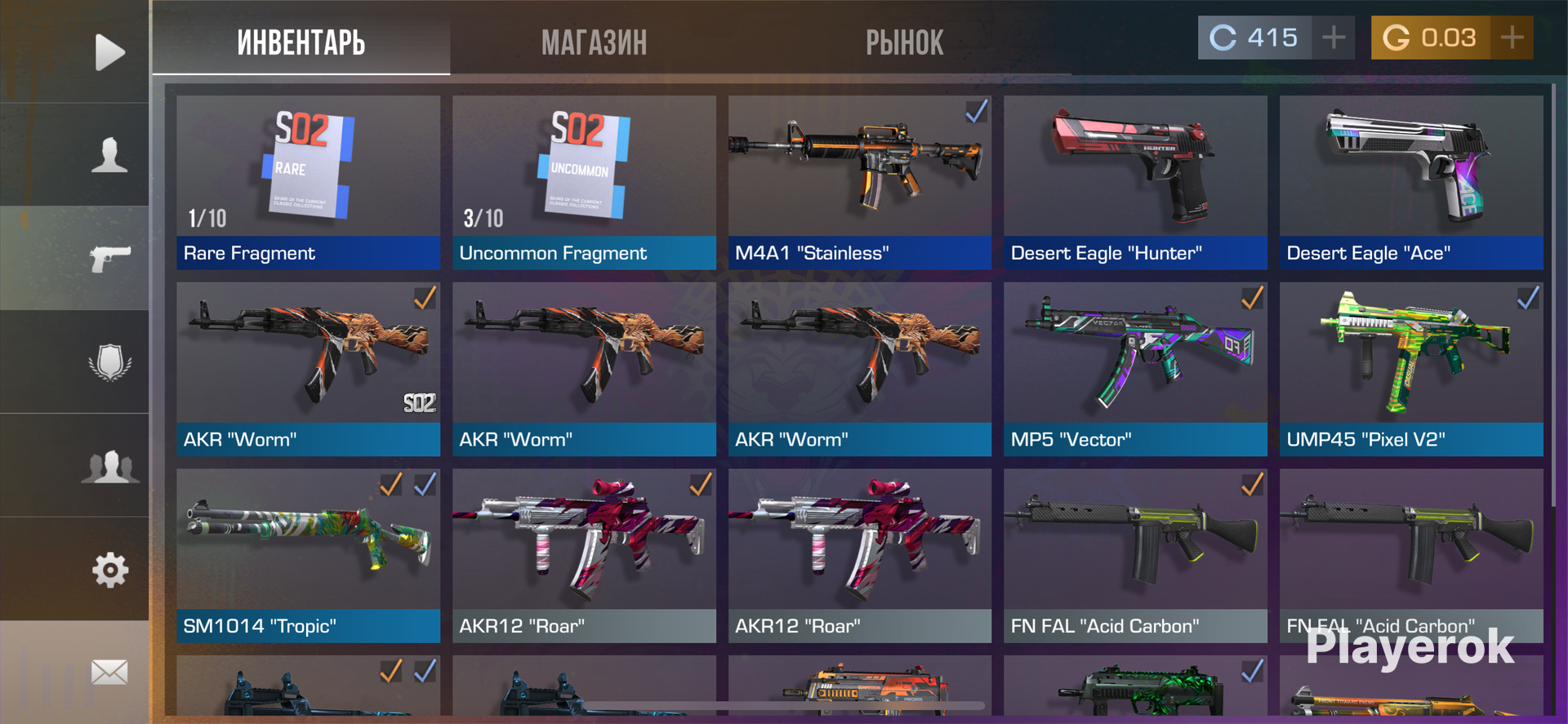This screenshot has height=724, width=1568.
Task: Open the shield badge clan section
Action: 109,362
